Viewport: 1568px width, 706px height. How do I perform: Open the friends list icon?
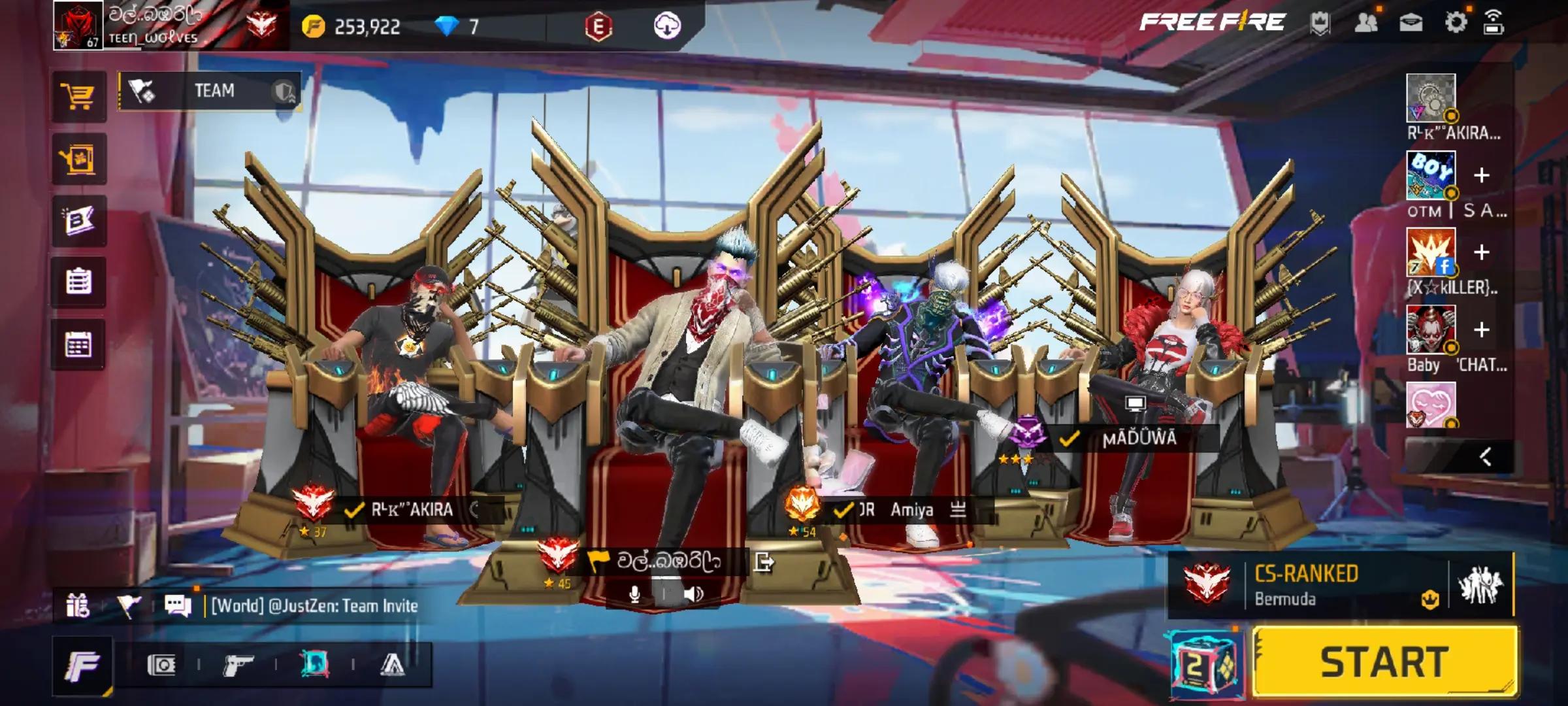[1366, 24]
